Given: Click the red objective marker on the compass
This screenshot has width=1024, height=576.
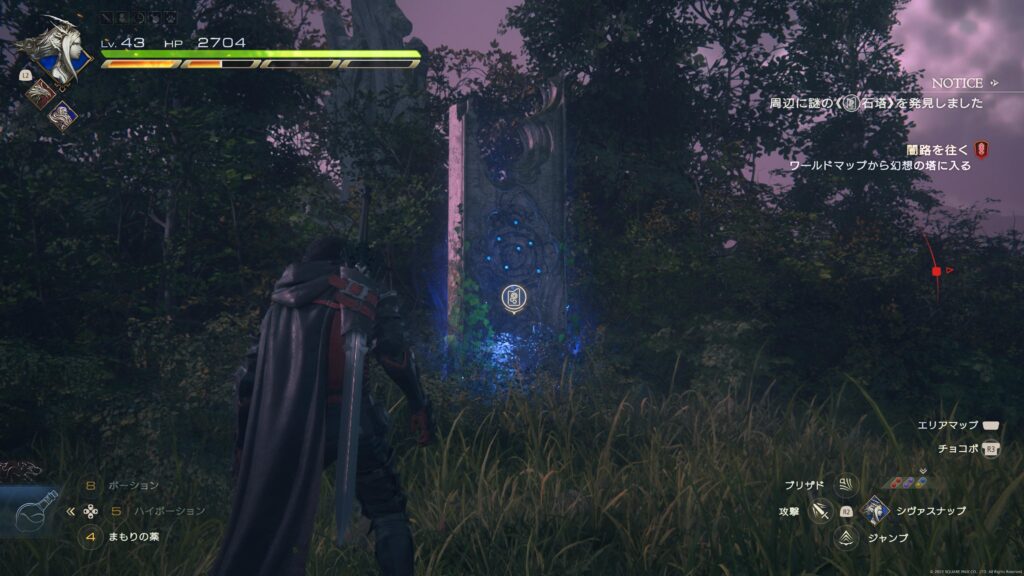Looking at the screenshot, I should [936, 270].
